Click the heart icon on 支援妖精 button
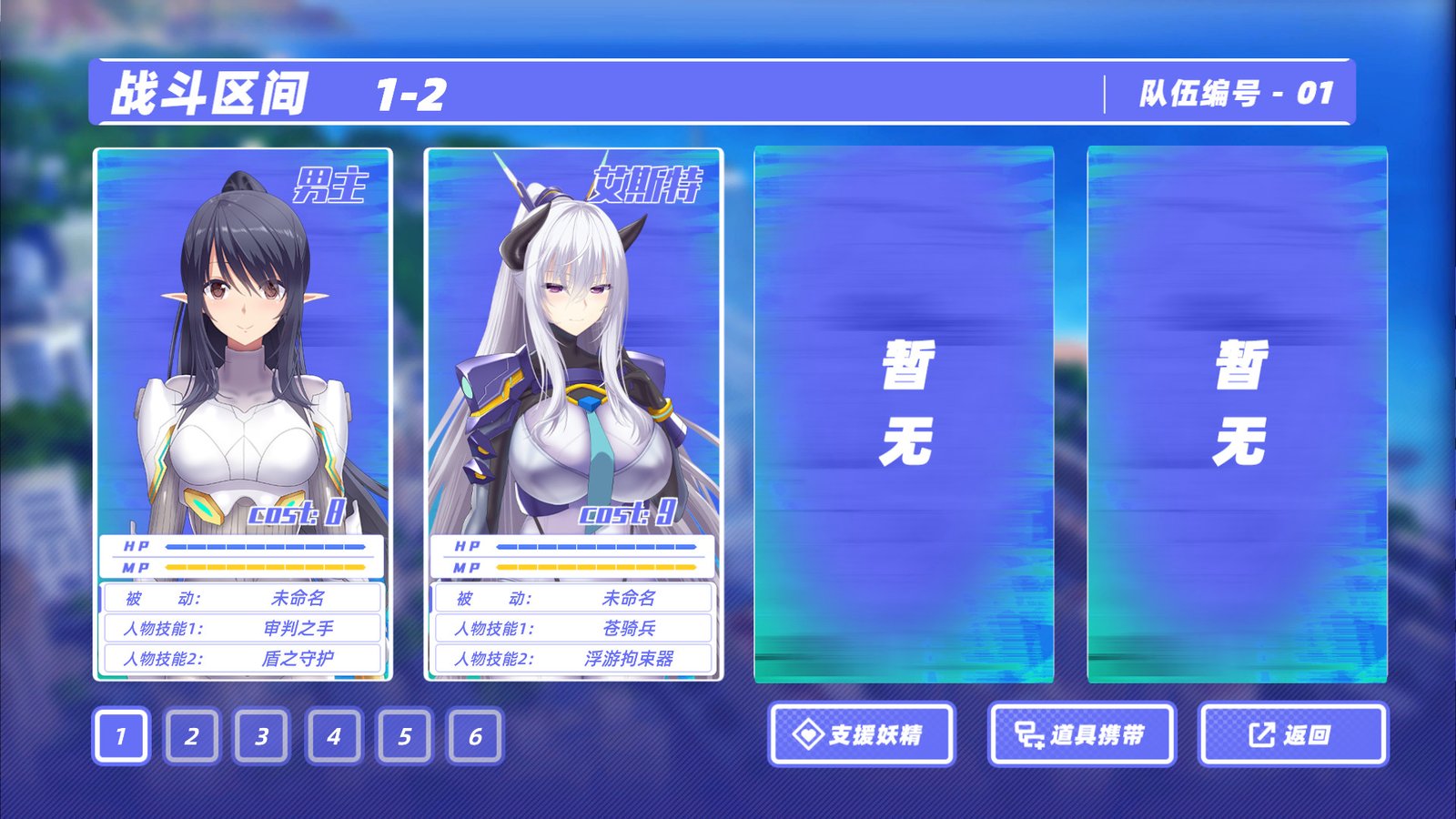 click(x=808, y=735)
